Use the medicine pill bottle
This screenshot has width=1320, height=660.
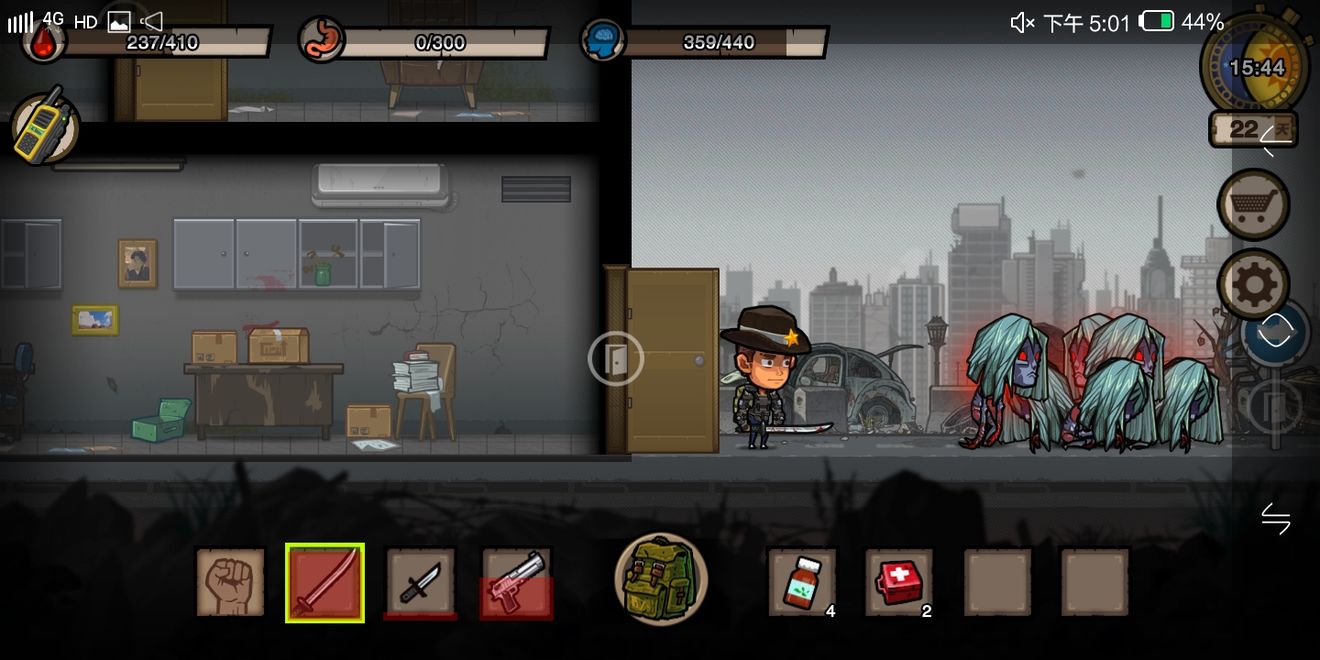click(x=802, y=582)
